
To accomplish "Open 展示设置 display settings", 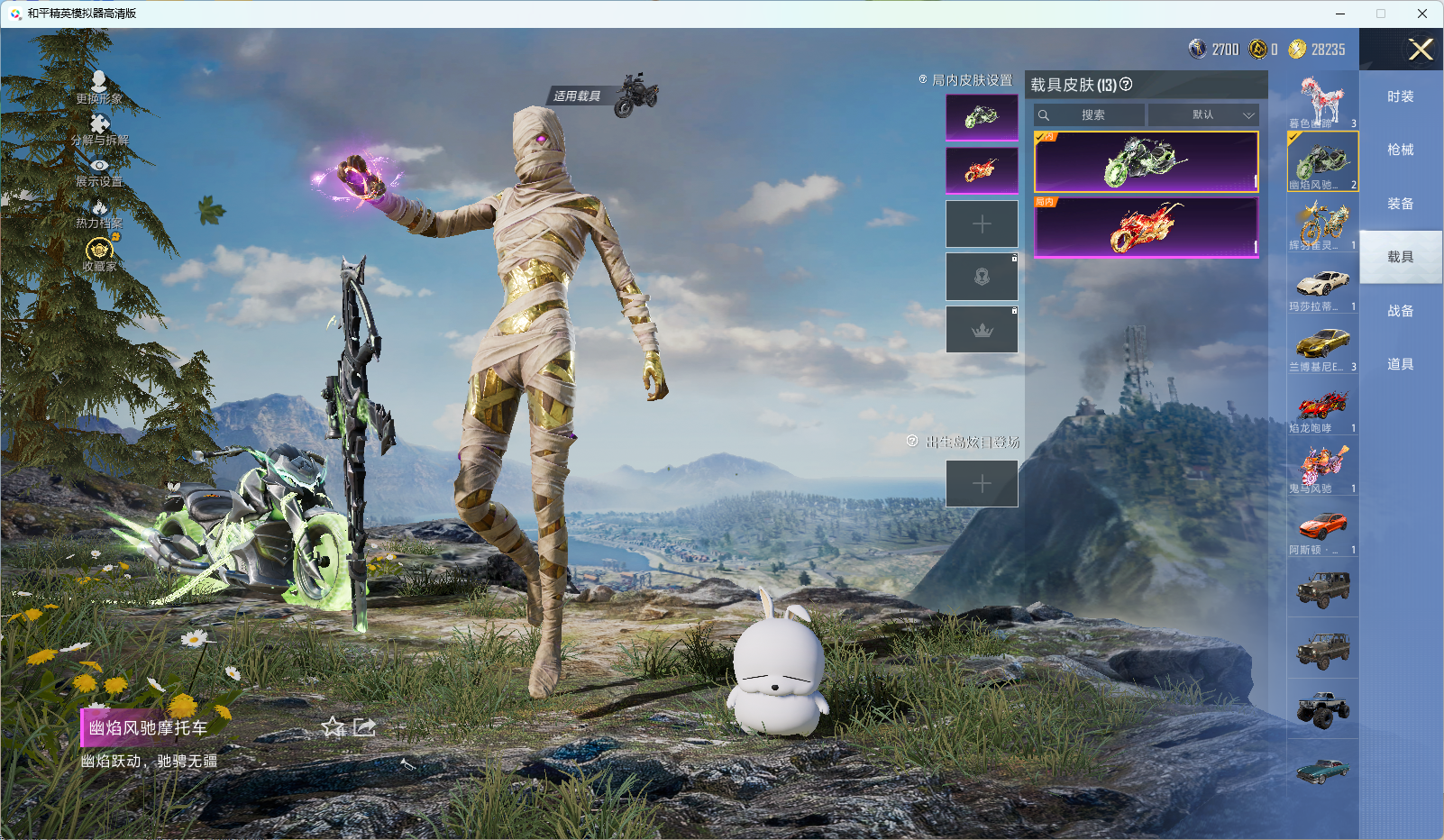I will pos(99,171).
